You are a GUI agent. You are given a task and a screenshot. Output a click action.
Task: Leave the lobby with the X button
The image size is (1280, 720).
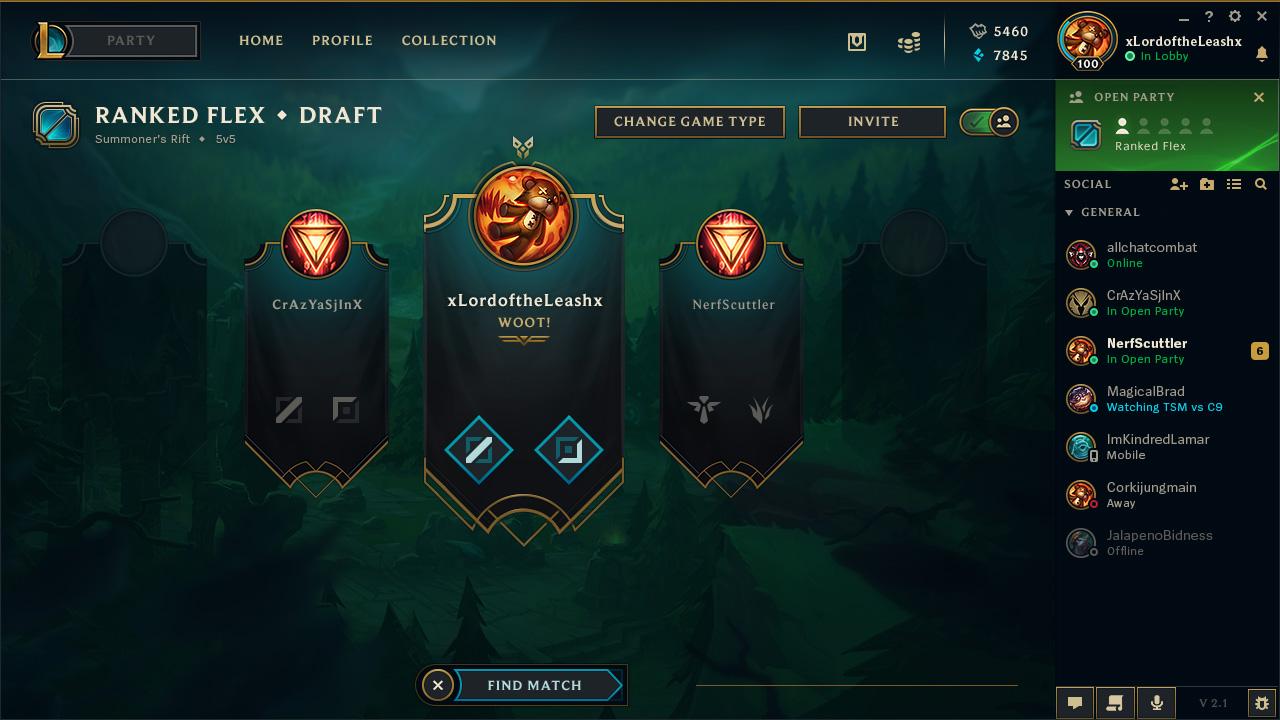click(x=437, y=685)
